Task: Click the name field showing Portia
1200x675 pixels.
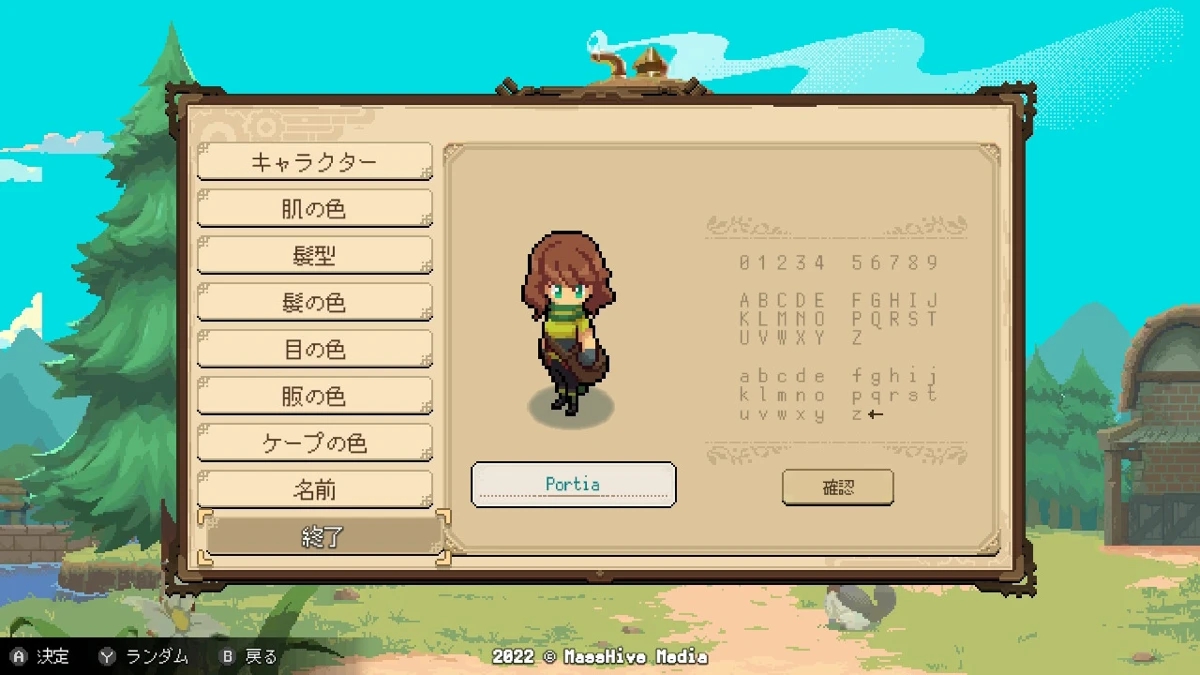Action: pyautogui.click(x=573, y=485)
